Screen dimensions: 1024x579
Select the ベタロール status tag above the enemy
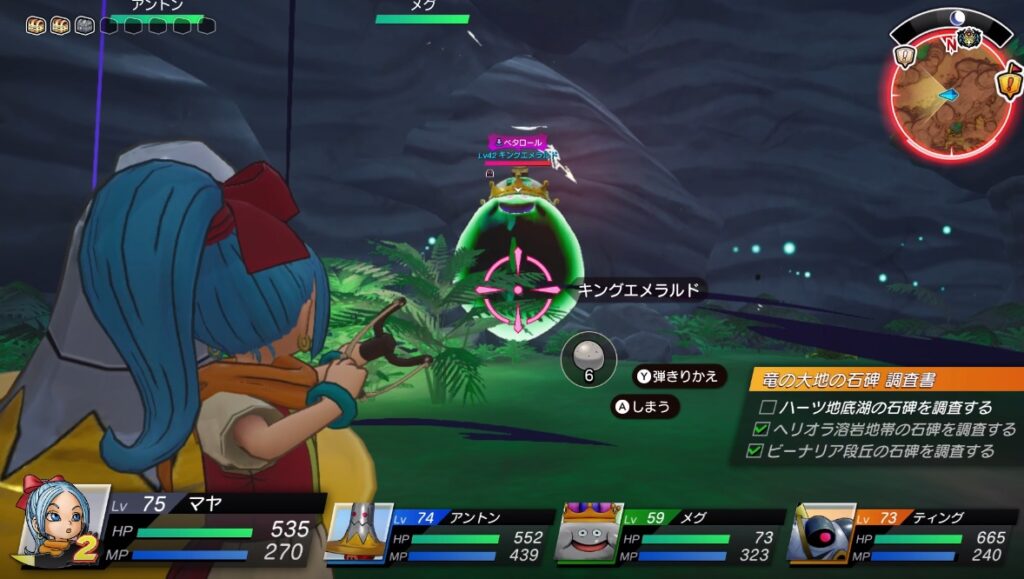pyautogui.click(x=518, y=143)
